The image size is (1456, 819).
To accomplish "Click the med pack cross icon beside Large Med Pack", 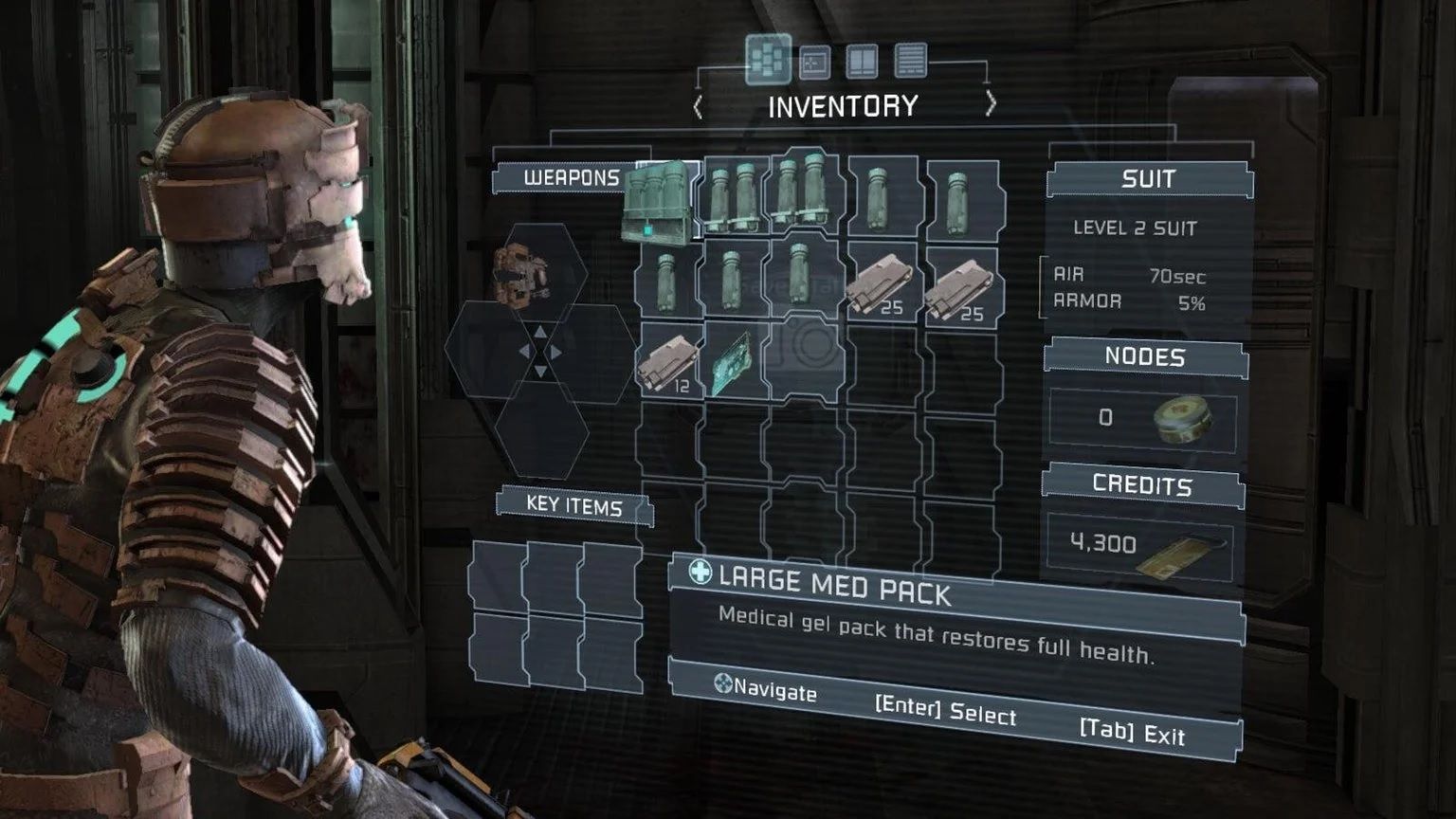I will click(x=699, y=574).
